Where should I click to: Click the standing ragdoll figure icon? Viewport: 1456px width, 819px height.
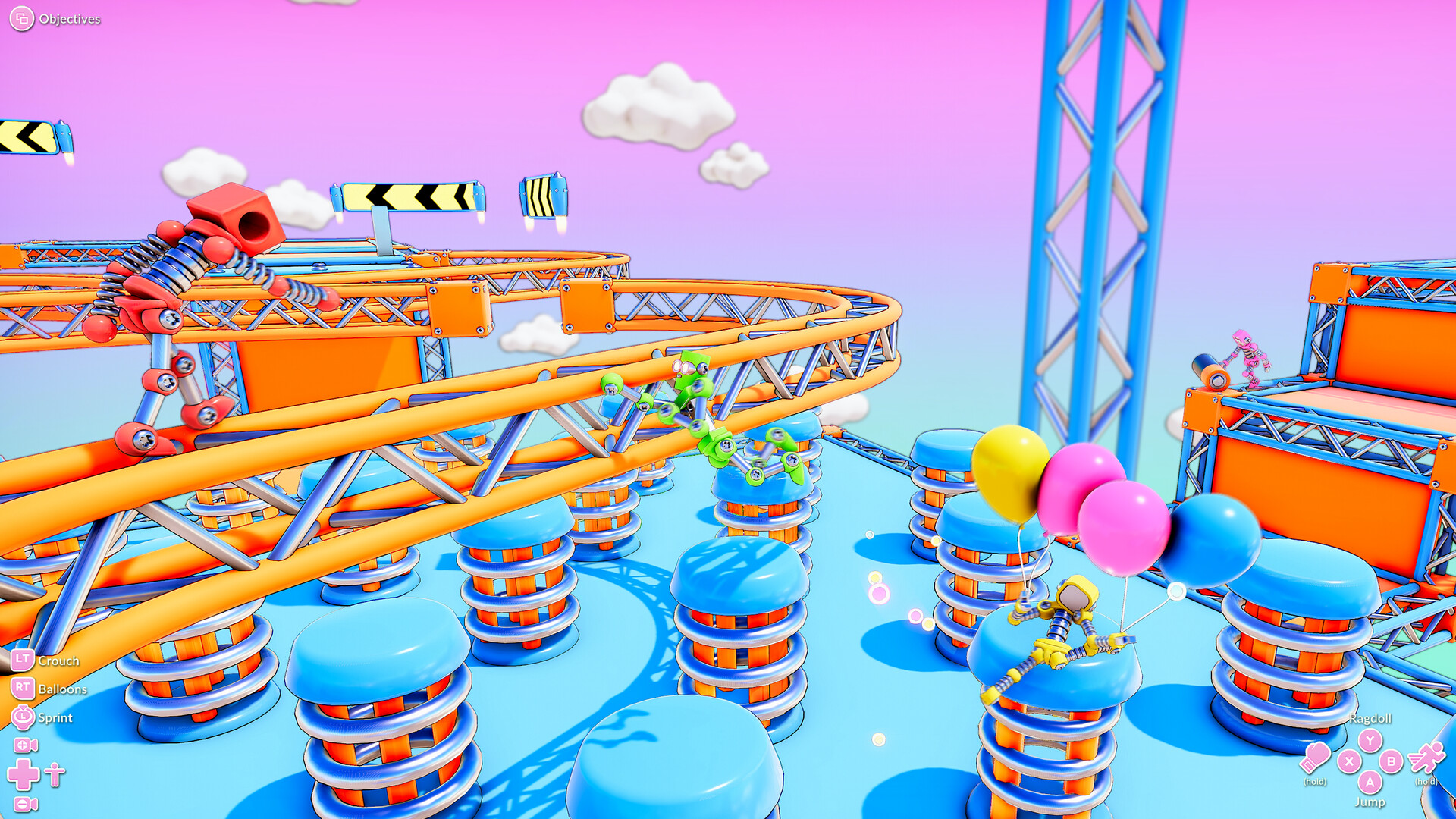(53, 774)
